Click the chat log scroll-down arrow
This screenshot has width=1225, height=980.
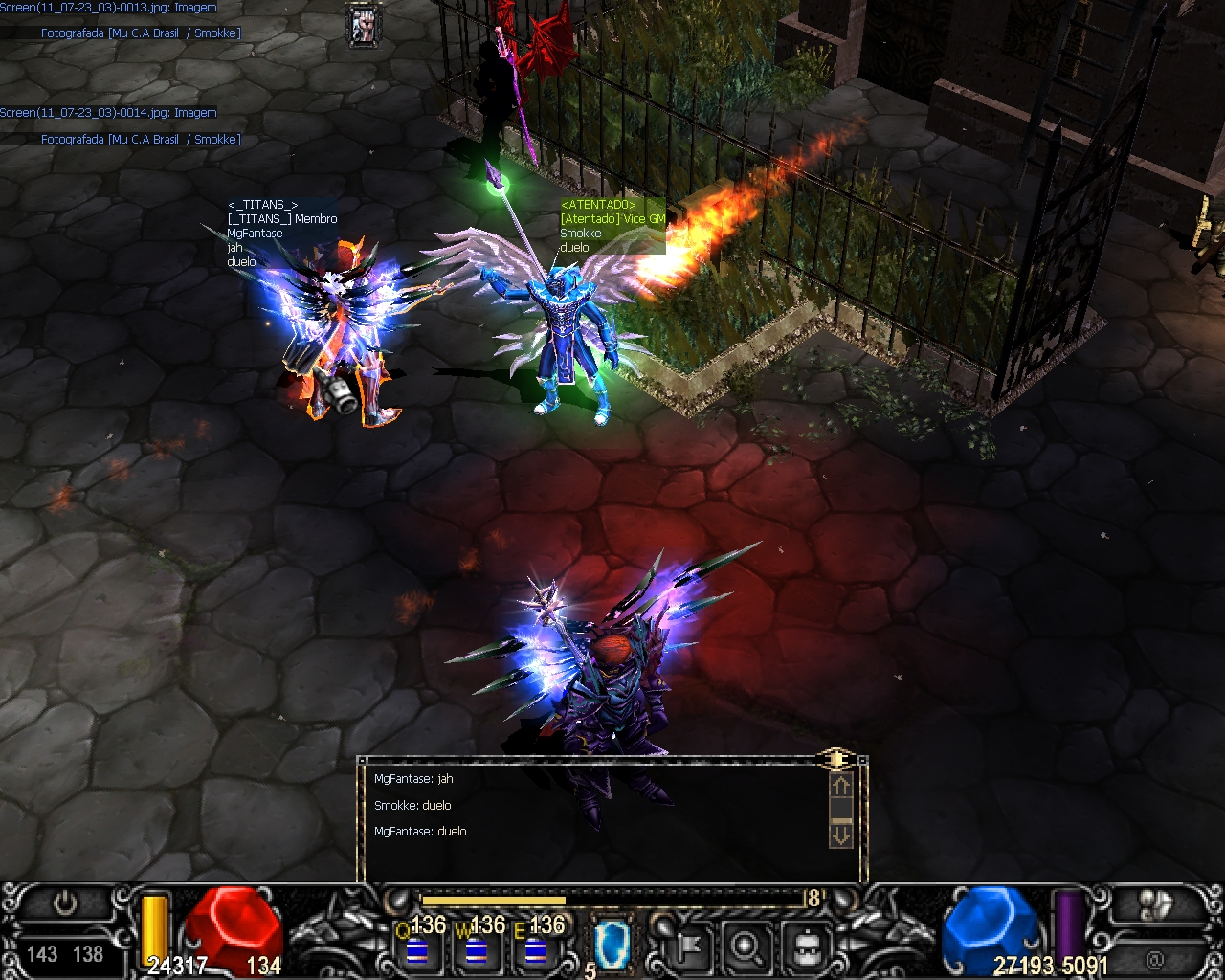click(840, 835)
